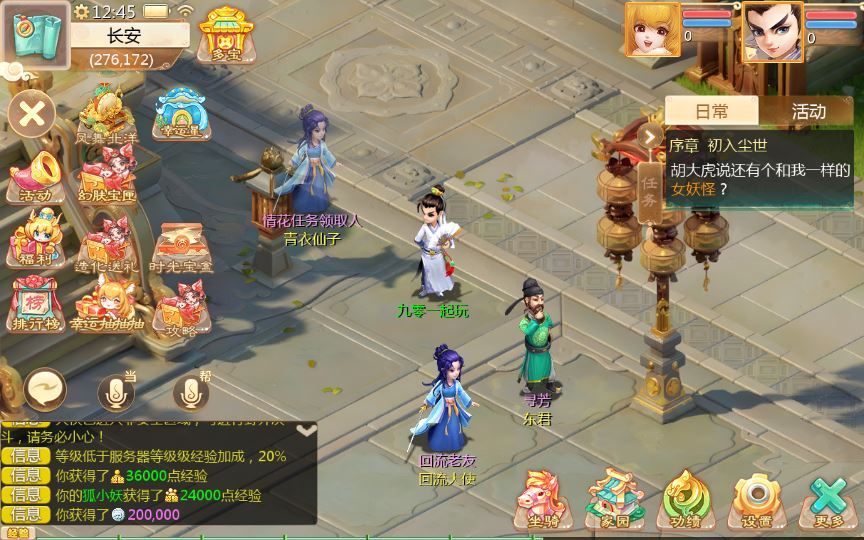Switch to the 活动 tab
The image size is (864, 540).
point(808,111)
